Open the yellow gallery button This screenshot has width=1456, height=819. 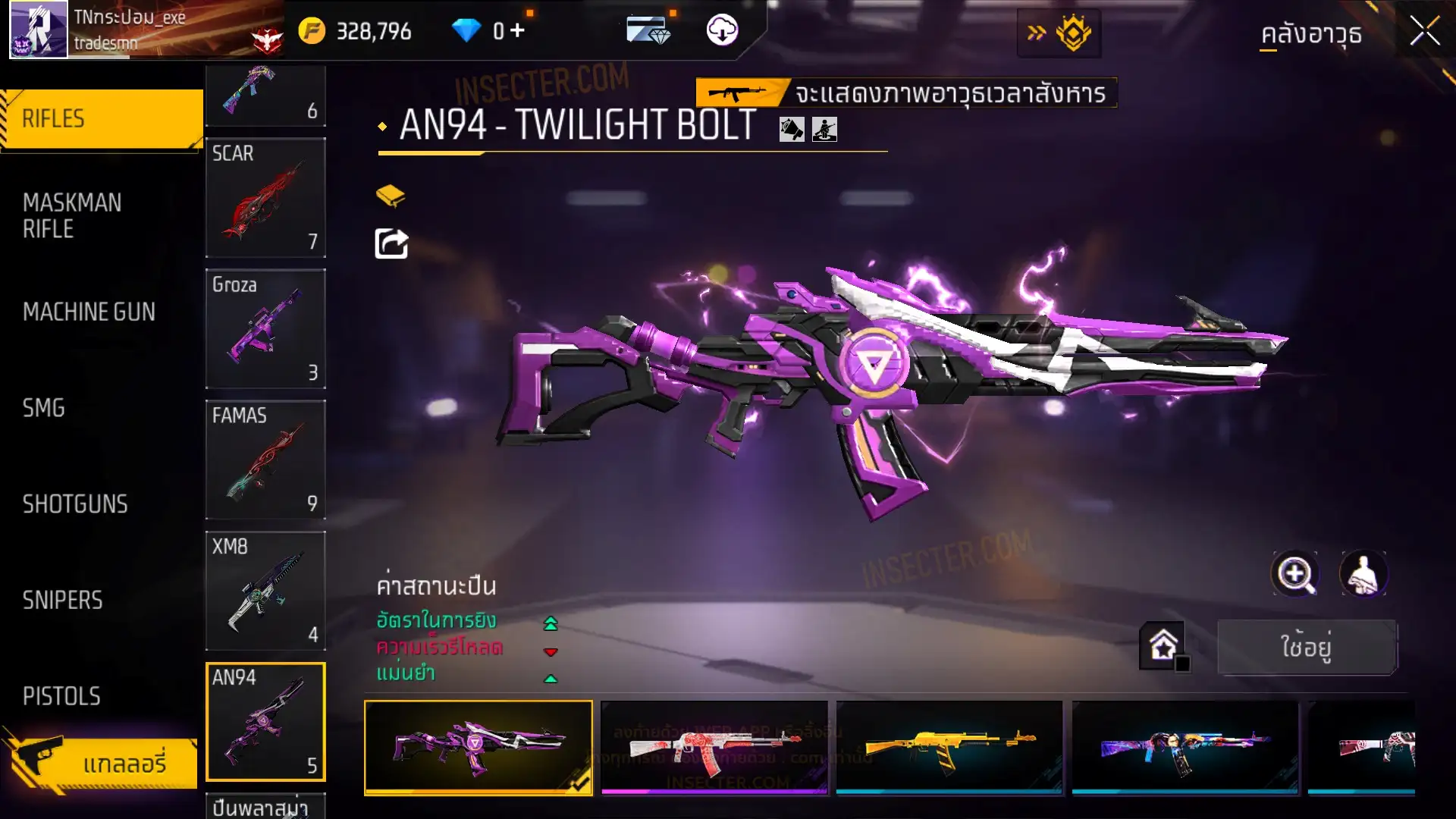coord(101,763)
